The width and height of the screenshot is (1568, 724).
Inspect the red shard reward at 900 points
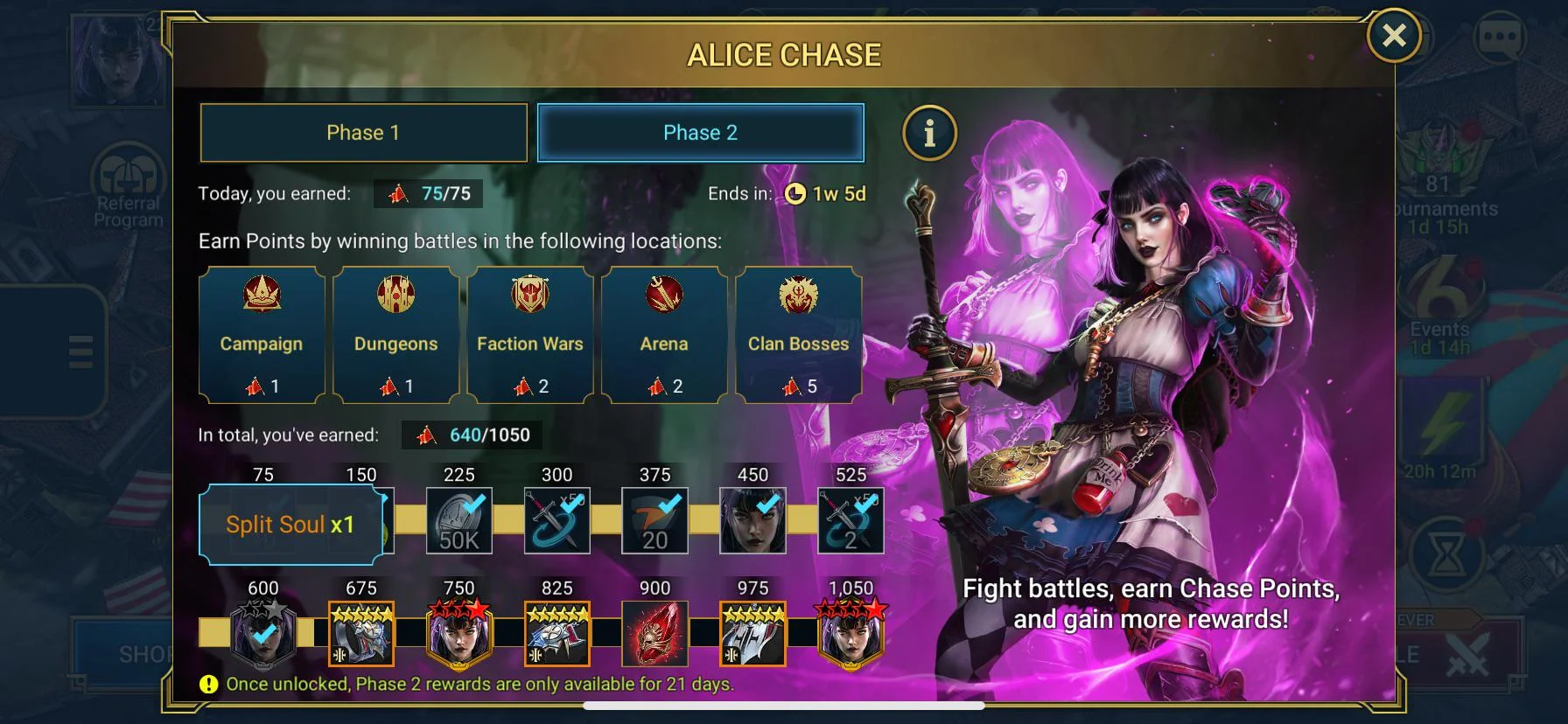(x=654, y=633)
